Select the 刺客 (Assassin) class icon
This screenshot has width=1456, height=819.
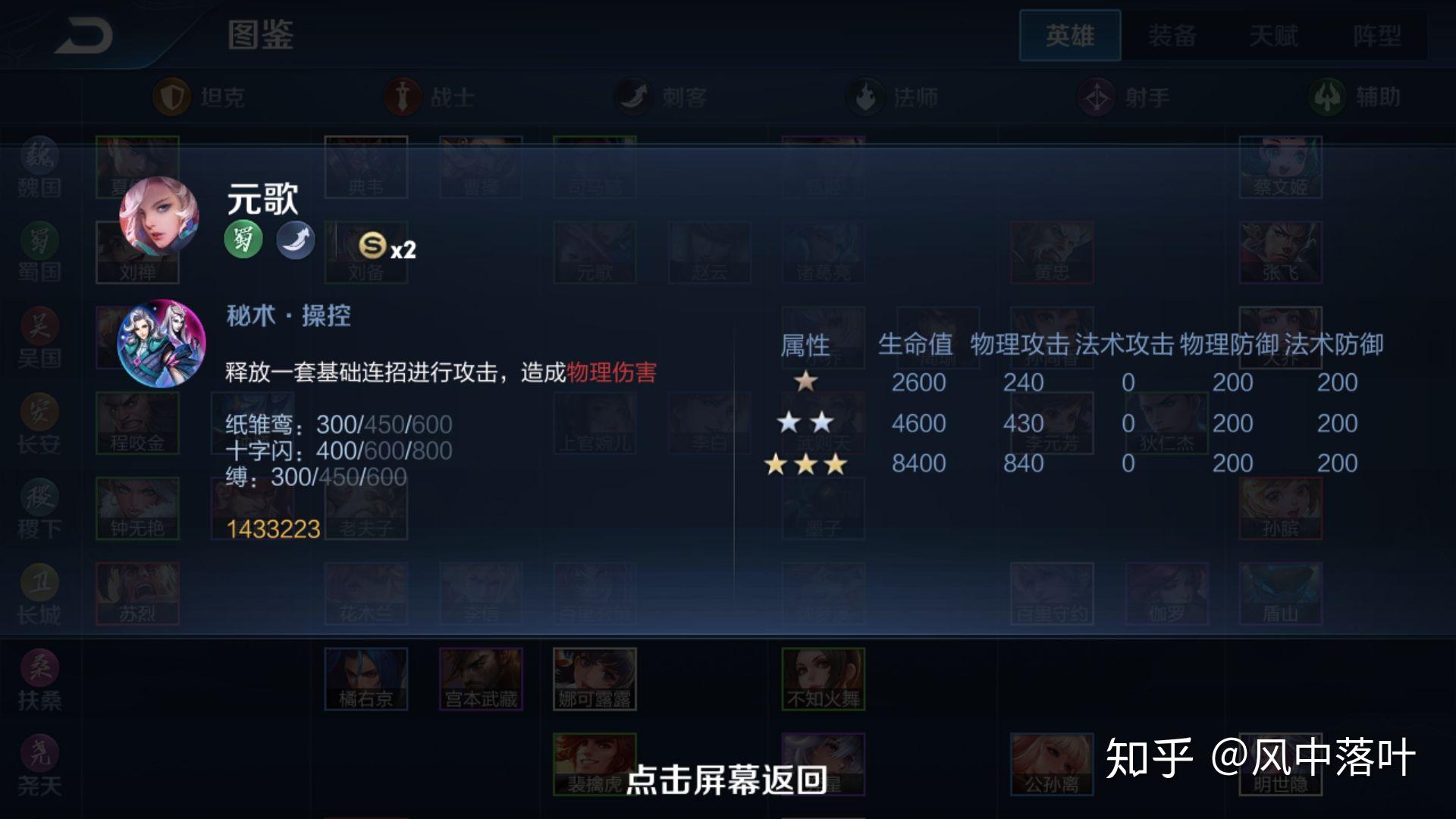pyautogui.click(x=633, y=96)
